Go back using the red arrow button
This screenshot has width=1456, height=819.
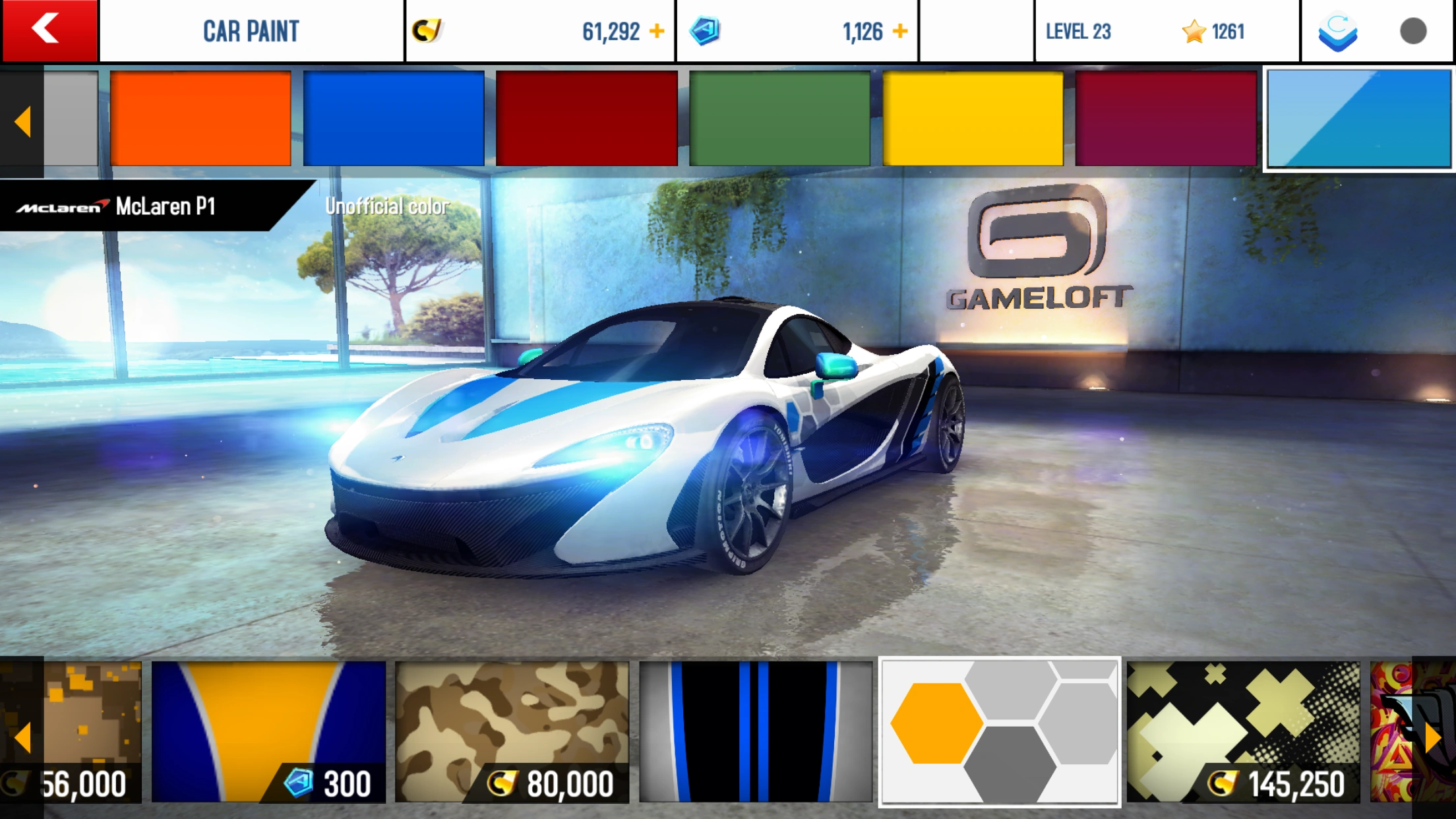(x=49, y=30)
